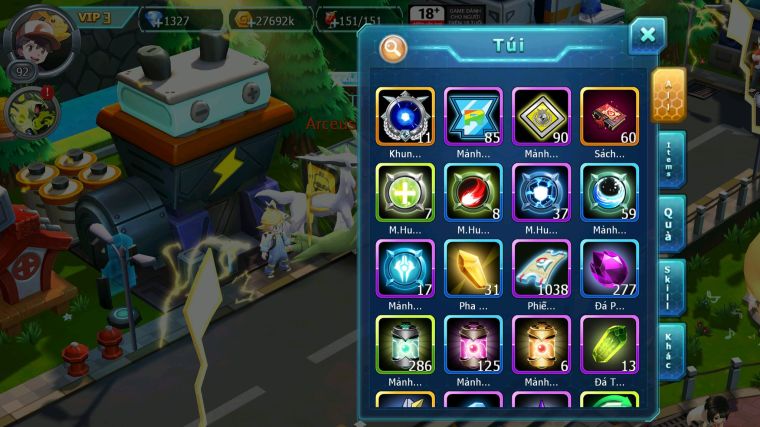Show the Skill tab
This screenshot has height=427, width=760.
671,287
